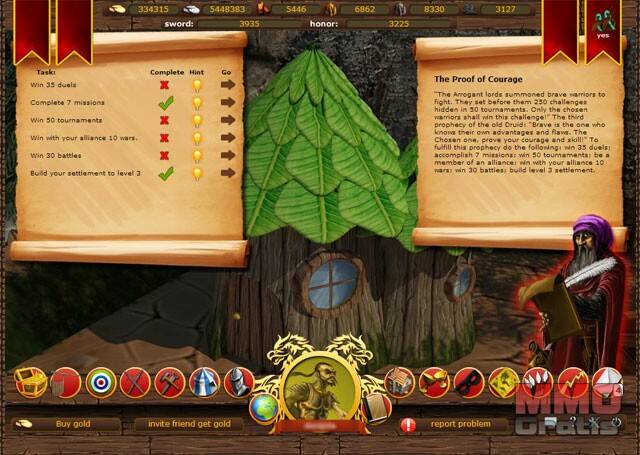
Task: Show the hint for Complete 7 missions
Action: (x=196, y=102)
